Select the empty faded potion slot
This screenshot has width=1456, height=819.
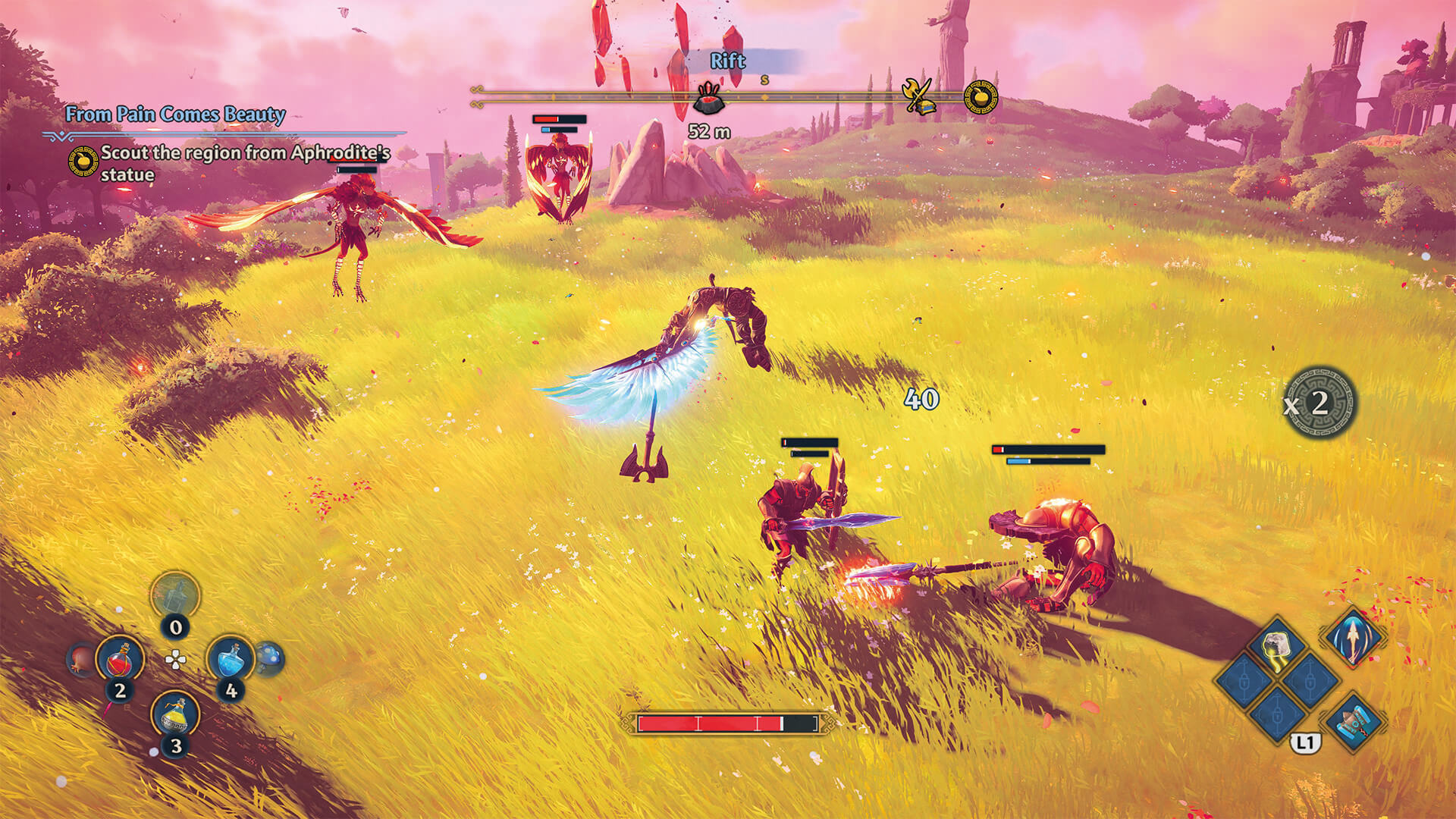coord(175,595)
